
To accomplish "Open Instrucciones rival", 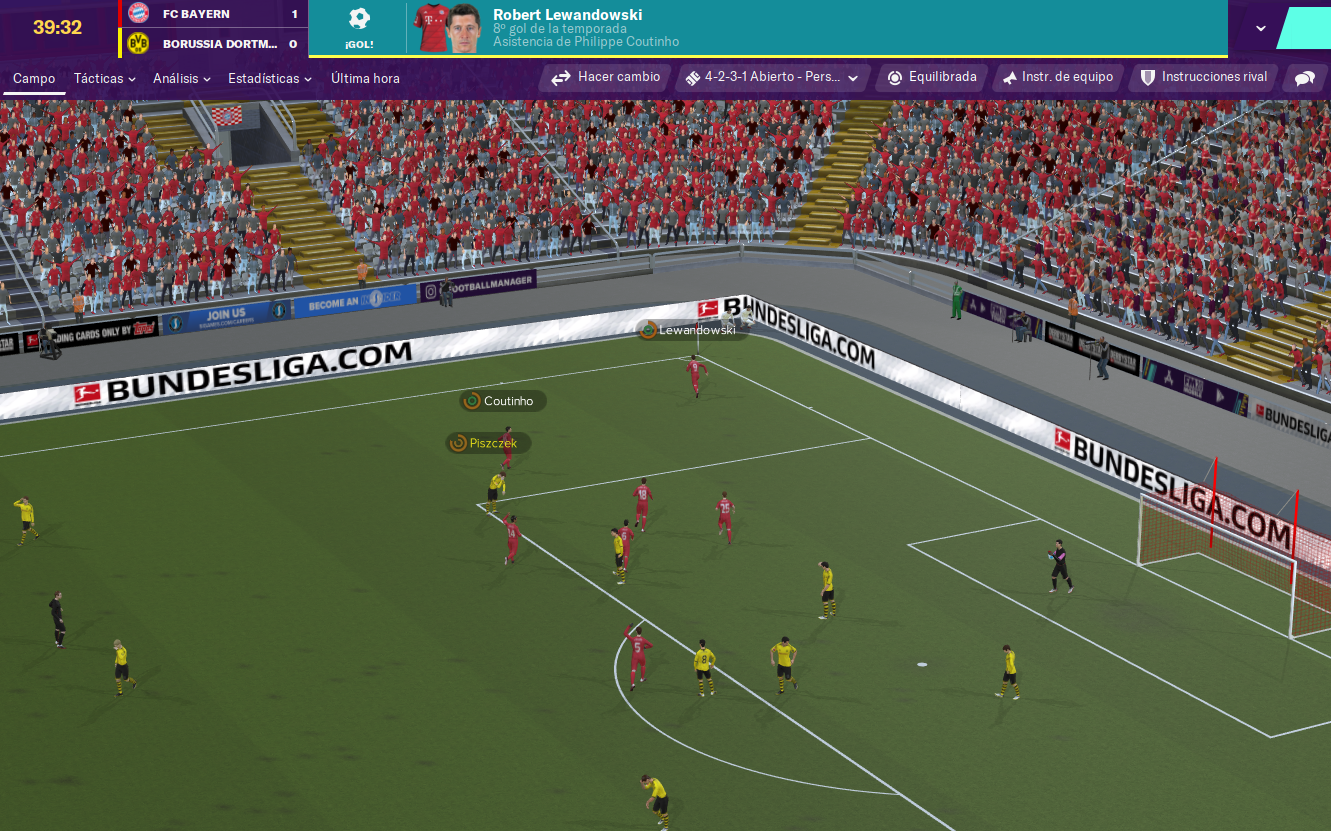I will [1204, 77].
